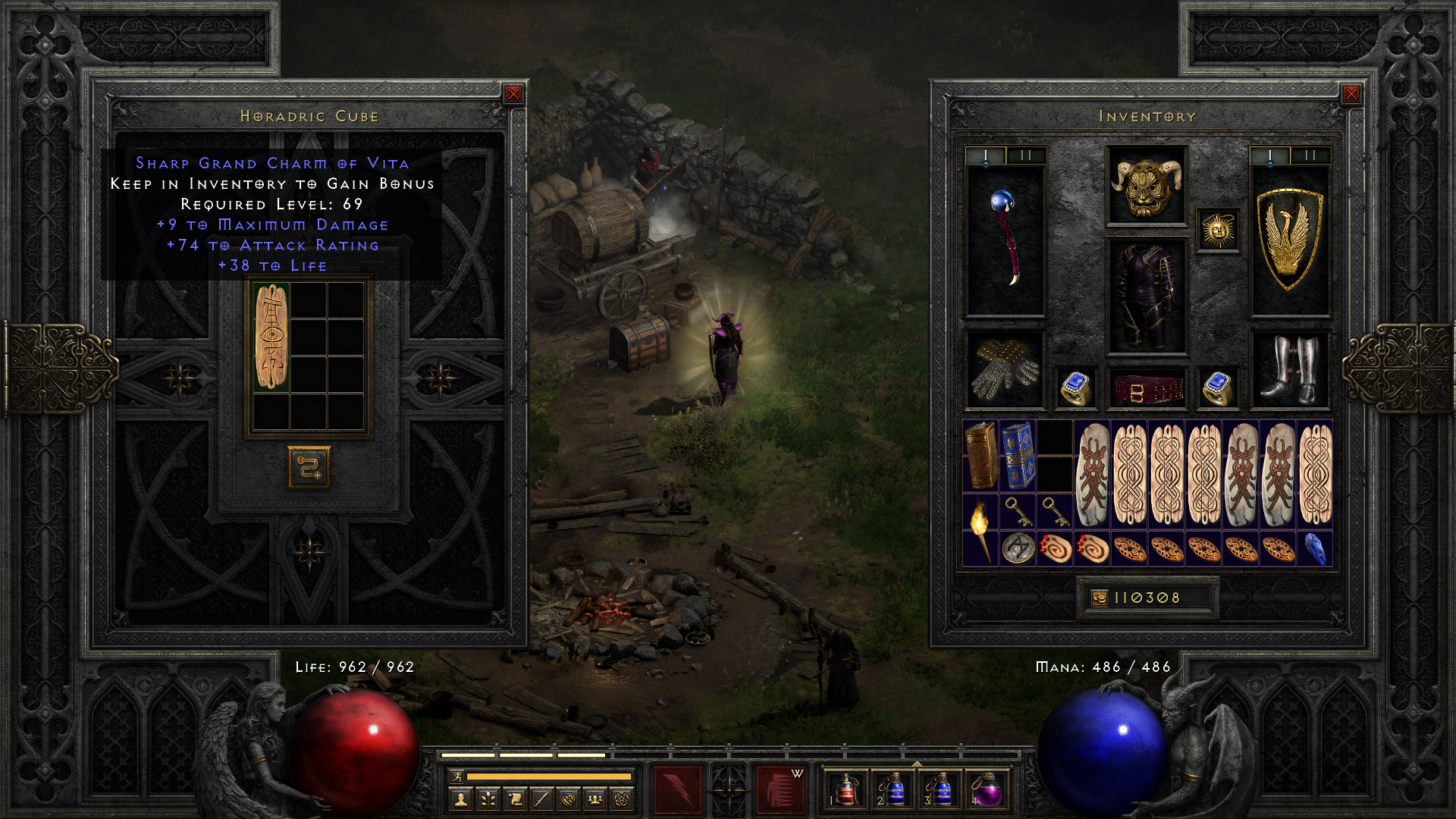Toggle the run/walk button
Screen dimensions: 1456x819
click(x=457, y=776)
